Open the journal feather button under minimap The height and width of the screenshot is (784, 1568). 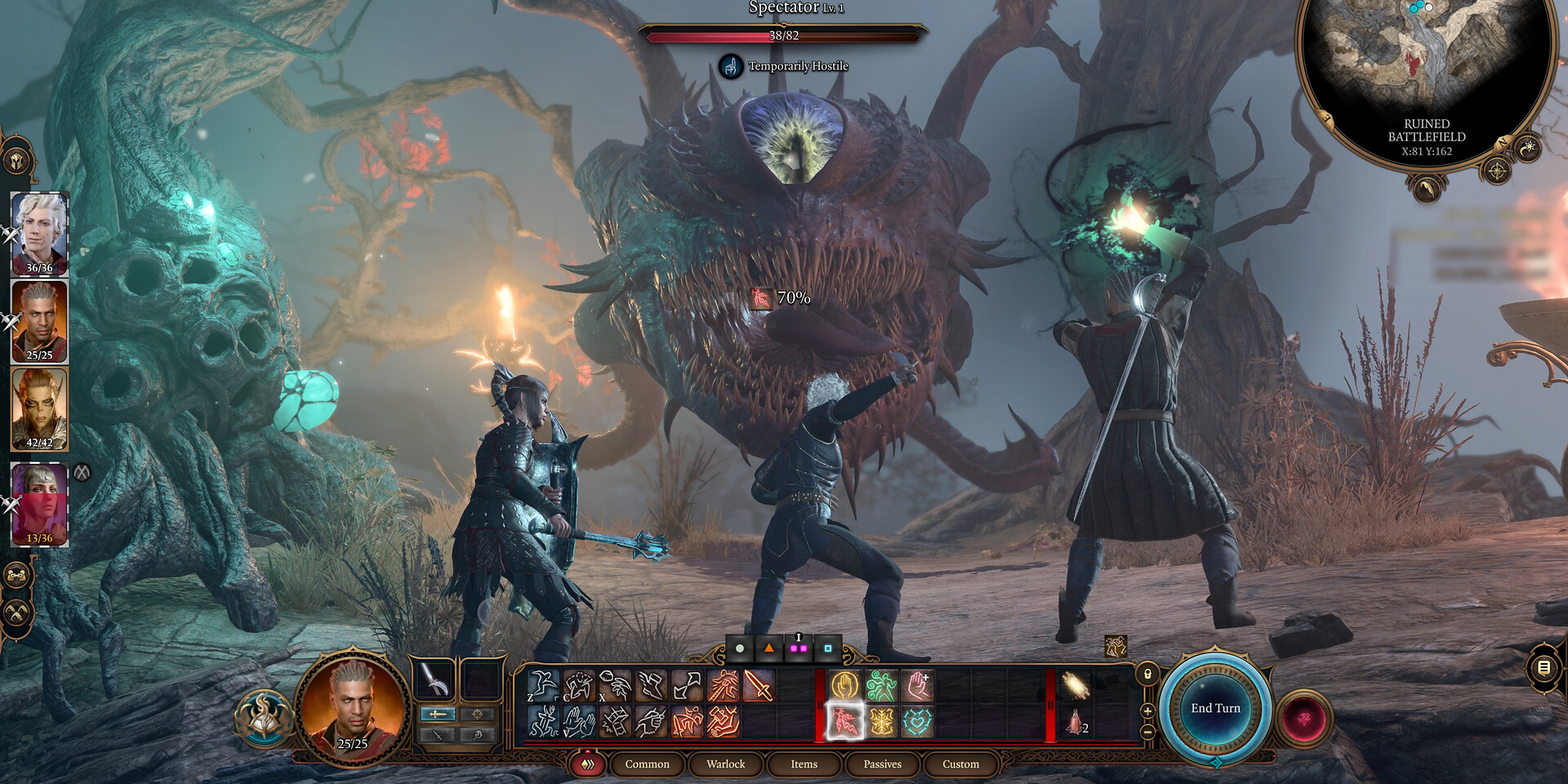click(1426, 190)
